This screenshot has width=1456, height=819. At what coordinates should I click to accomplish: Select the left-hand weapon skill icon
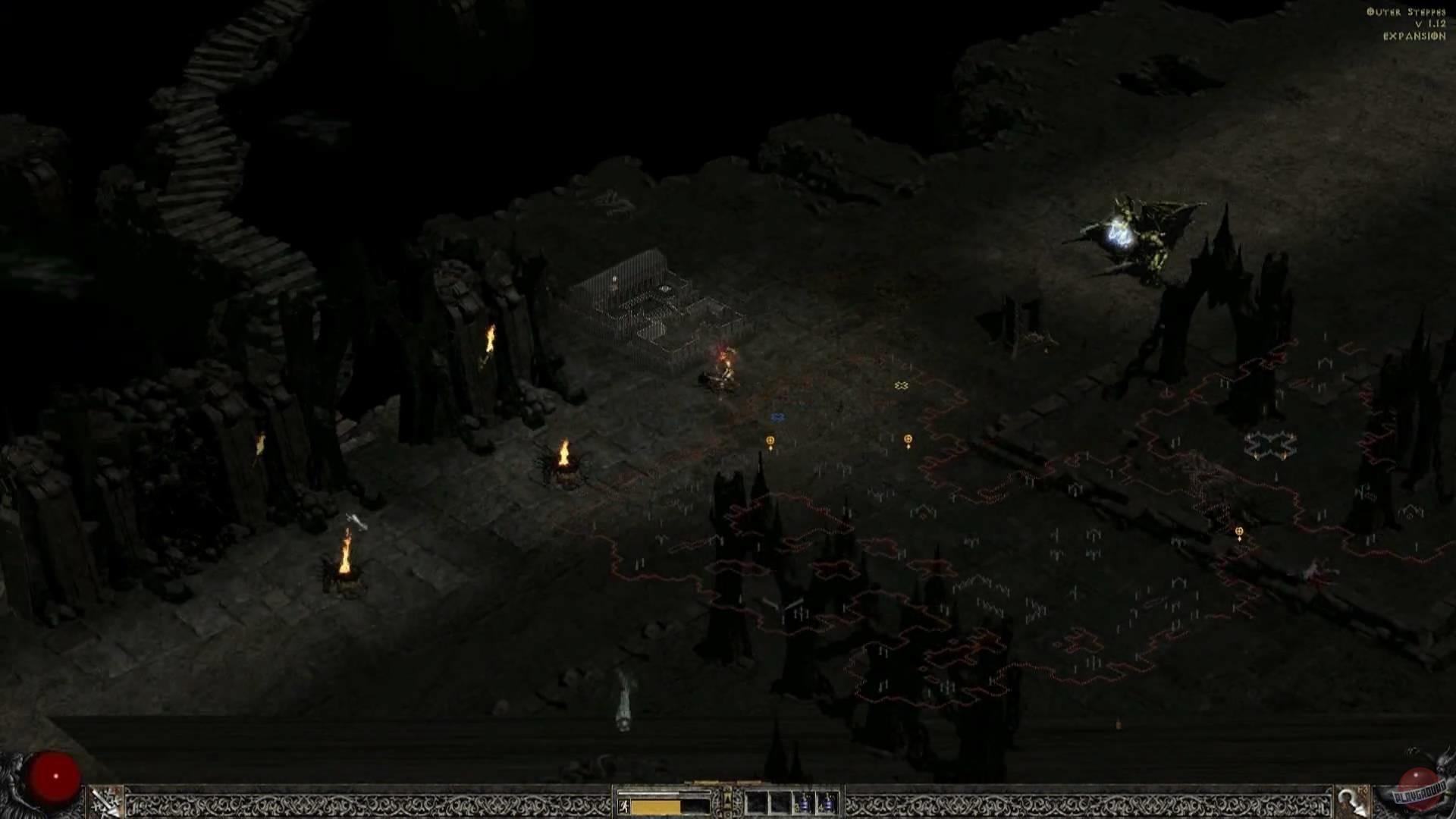[x=102, y=802]
